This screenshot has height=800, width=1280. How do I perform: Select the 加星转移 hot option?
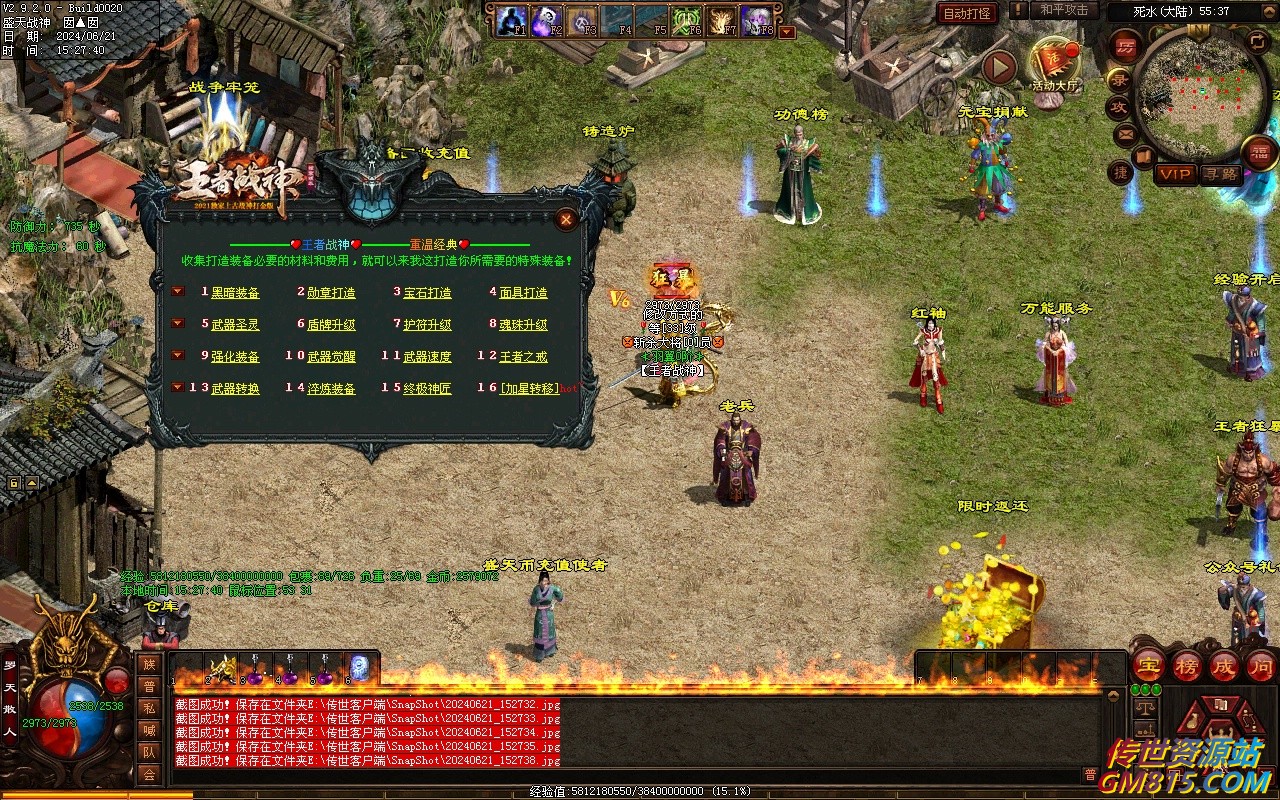[x=529, y=389]
